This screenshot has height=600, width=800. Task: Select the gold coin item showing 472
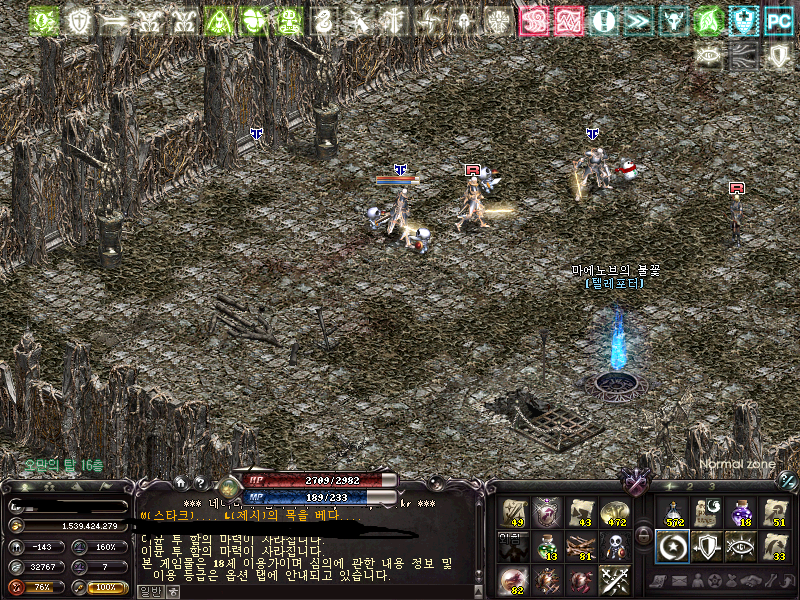point(613,512)
